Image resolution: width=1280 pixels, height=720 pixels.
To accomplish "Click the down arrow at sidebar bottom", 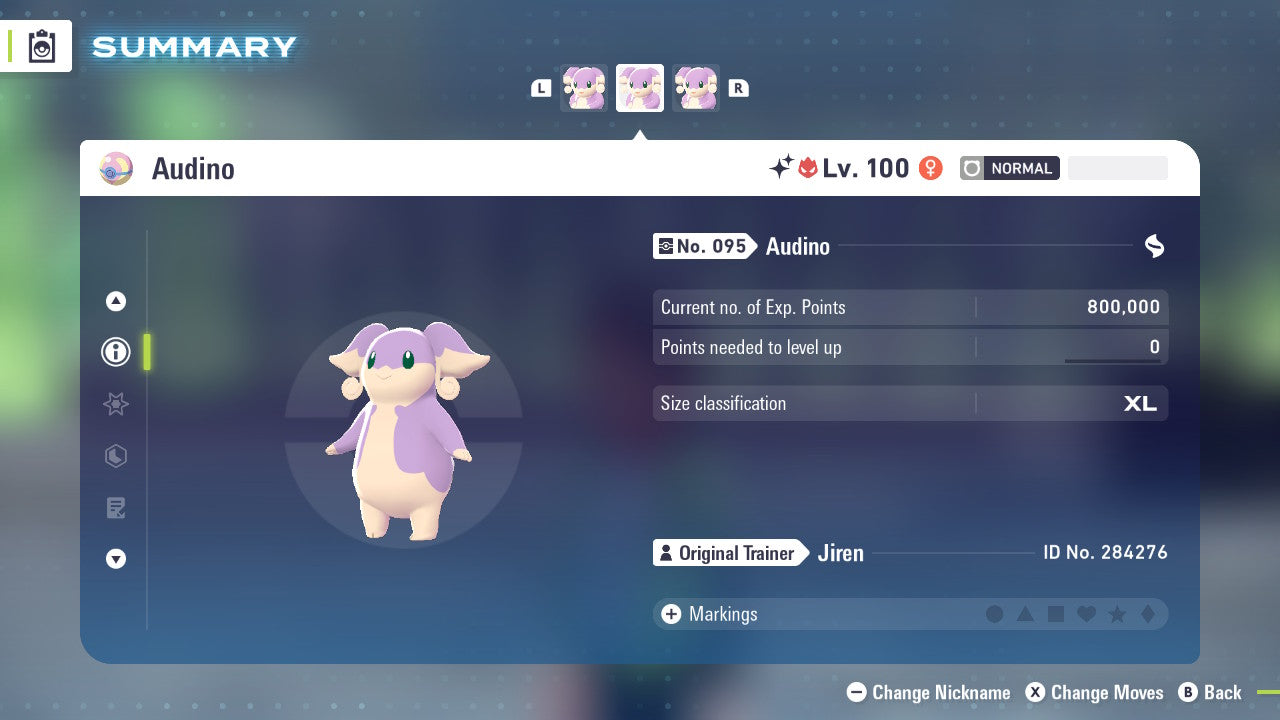I will point(115,559).
